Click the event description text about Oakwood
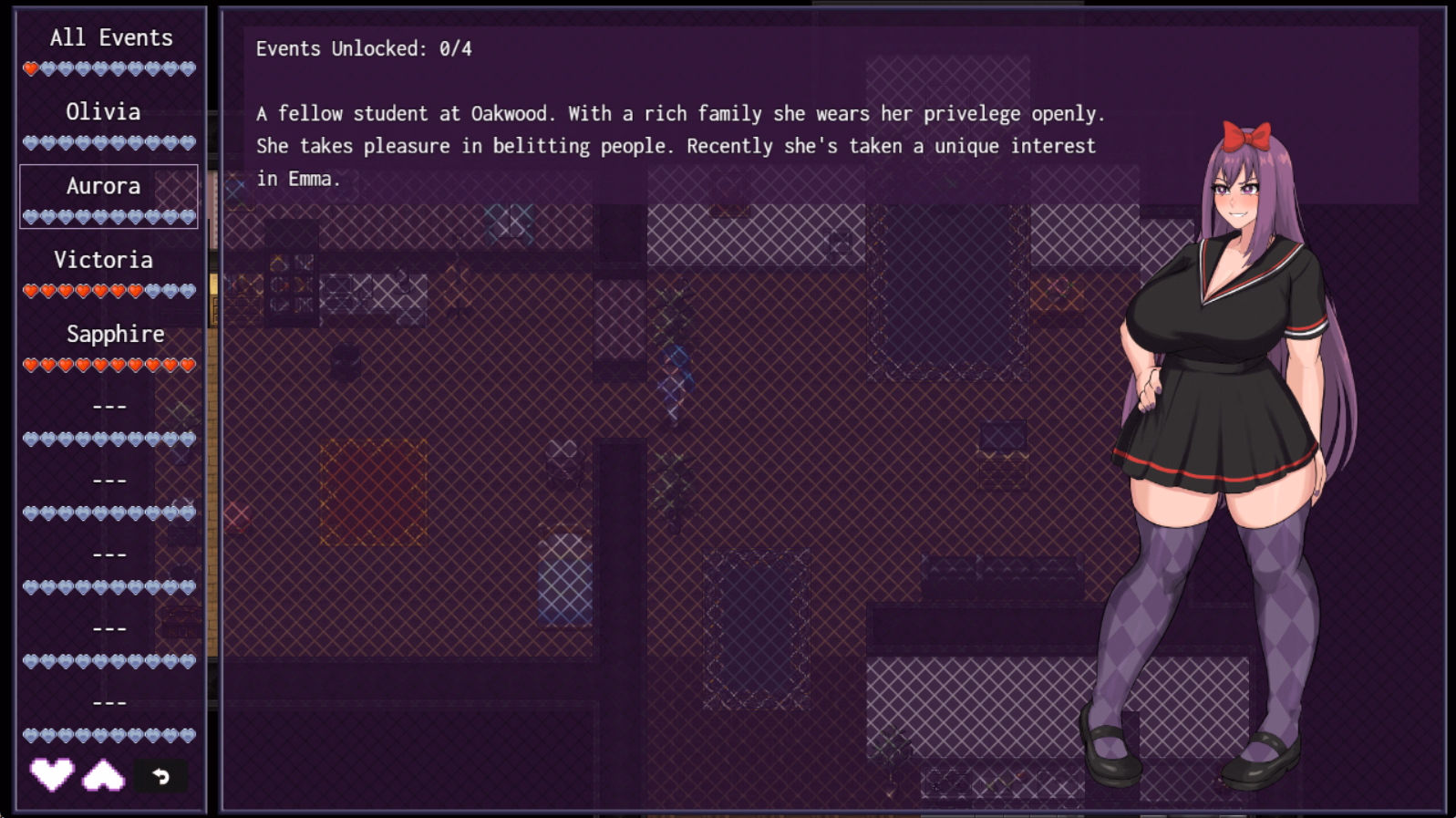This screenshot has width=1456, height=818. [679, 146]
